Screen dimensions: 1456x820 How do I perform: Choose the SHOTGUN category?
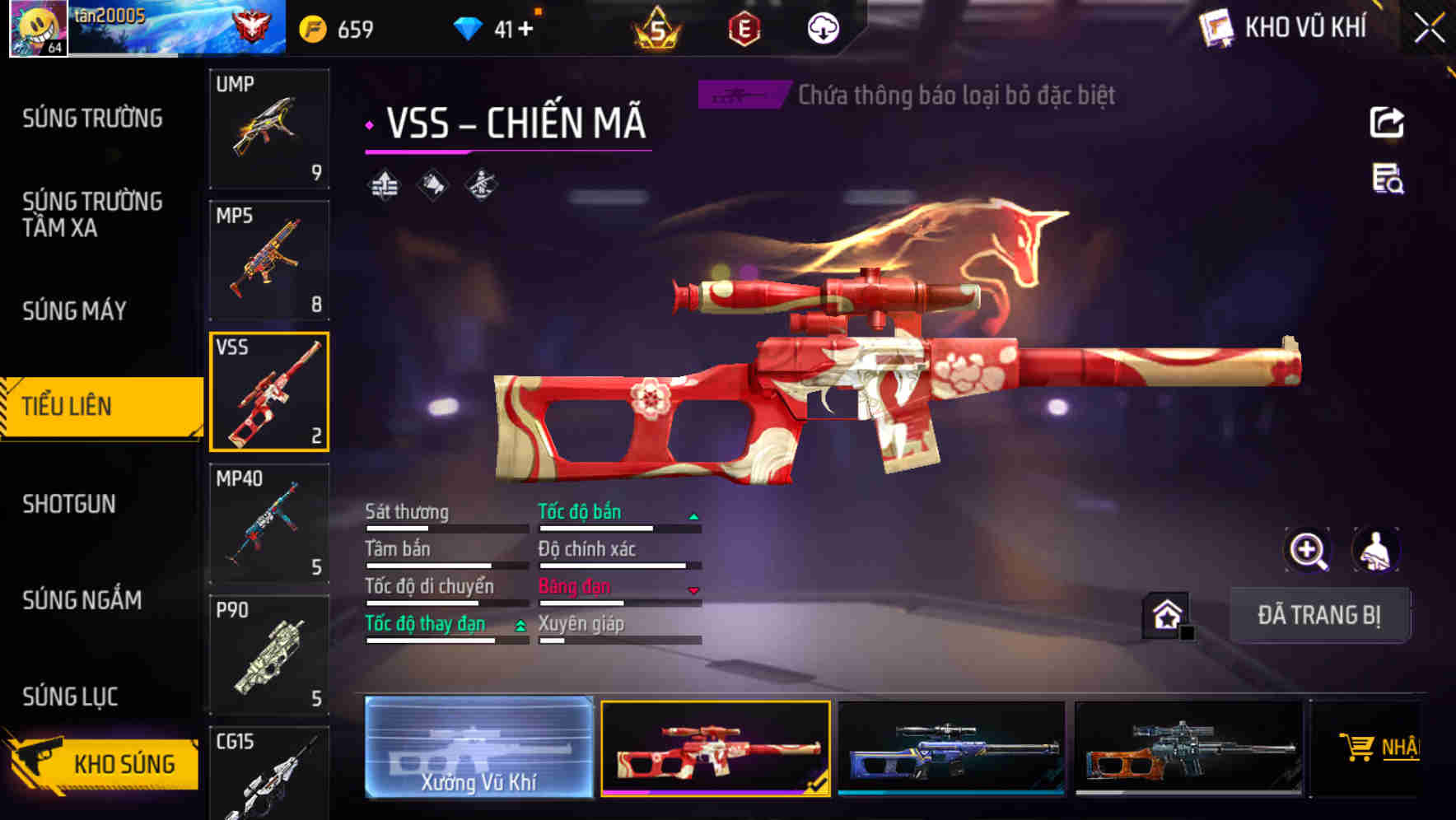coord(69,504)
